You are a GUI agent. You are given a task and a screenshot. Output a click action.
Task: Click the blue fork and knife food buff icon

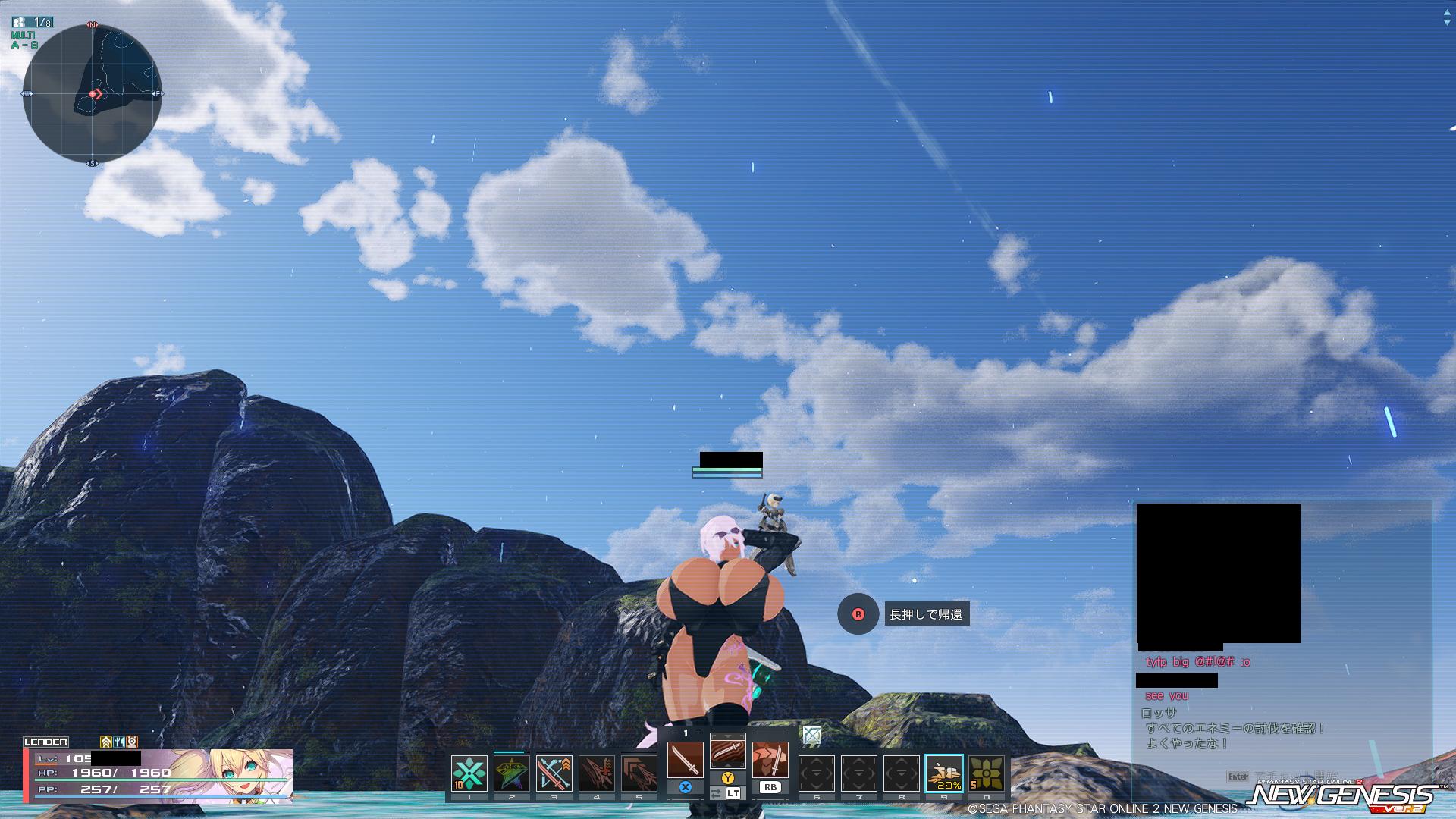pos(119,742)
